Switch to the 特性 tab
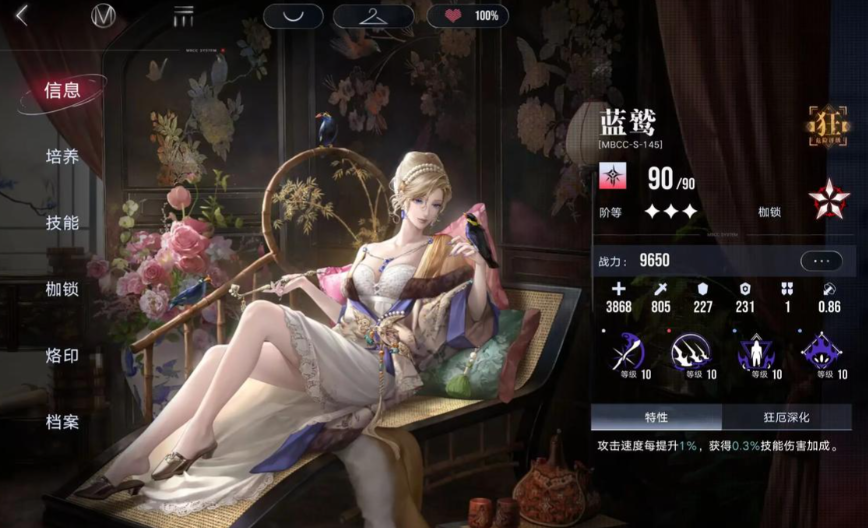Screen dimensions: 868x528 pyautogui.click(x=656, y=417)
